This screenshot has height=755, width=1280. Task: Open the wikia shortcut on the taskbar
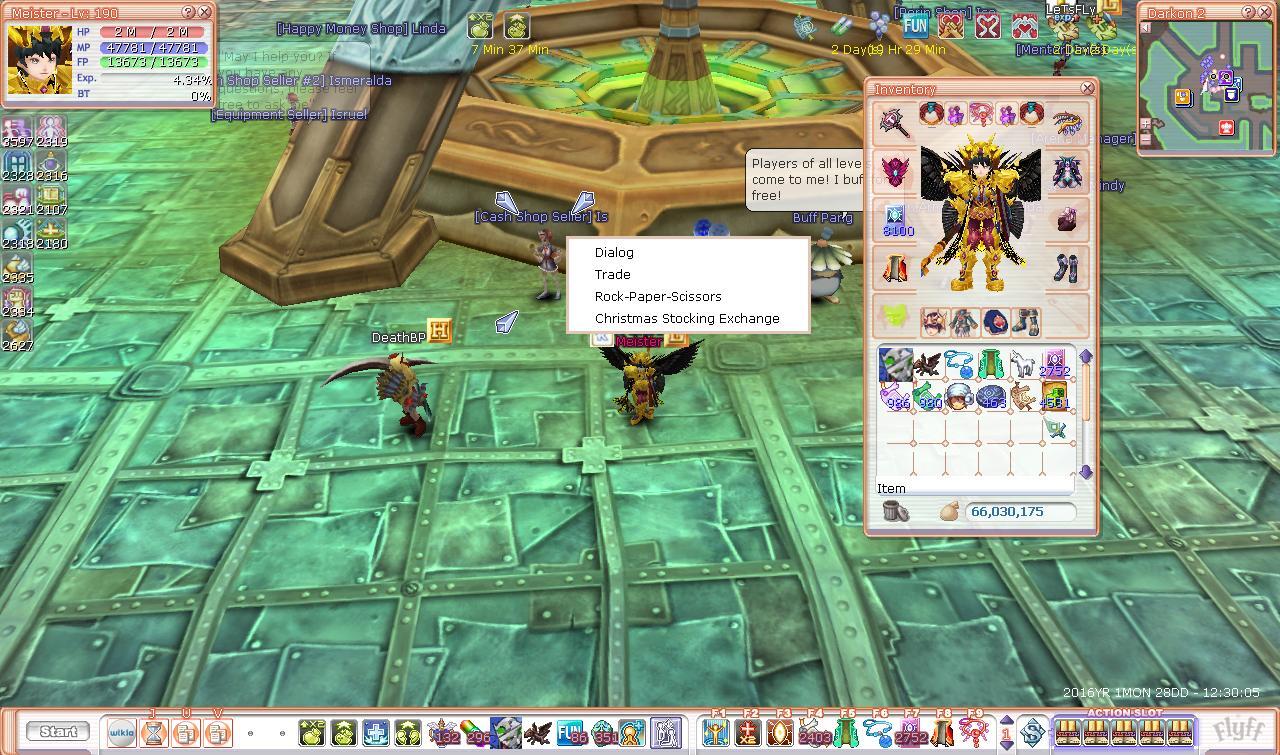pos(122,733)
